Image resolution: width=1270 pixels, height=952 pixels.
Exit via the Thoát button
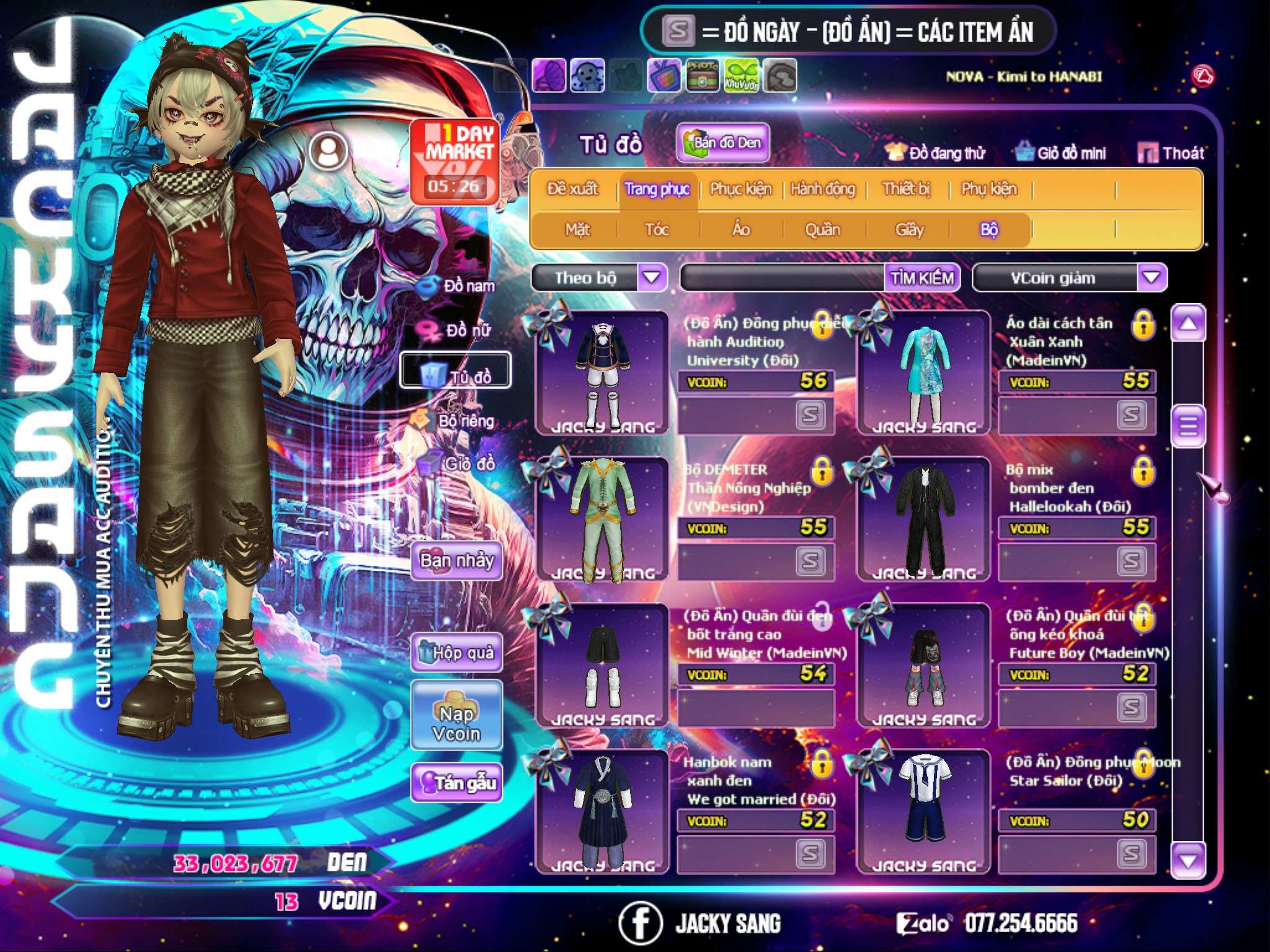1171,152
